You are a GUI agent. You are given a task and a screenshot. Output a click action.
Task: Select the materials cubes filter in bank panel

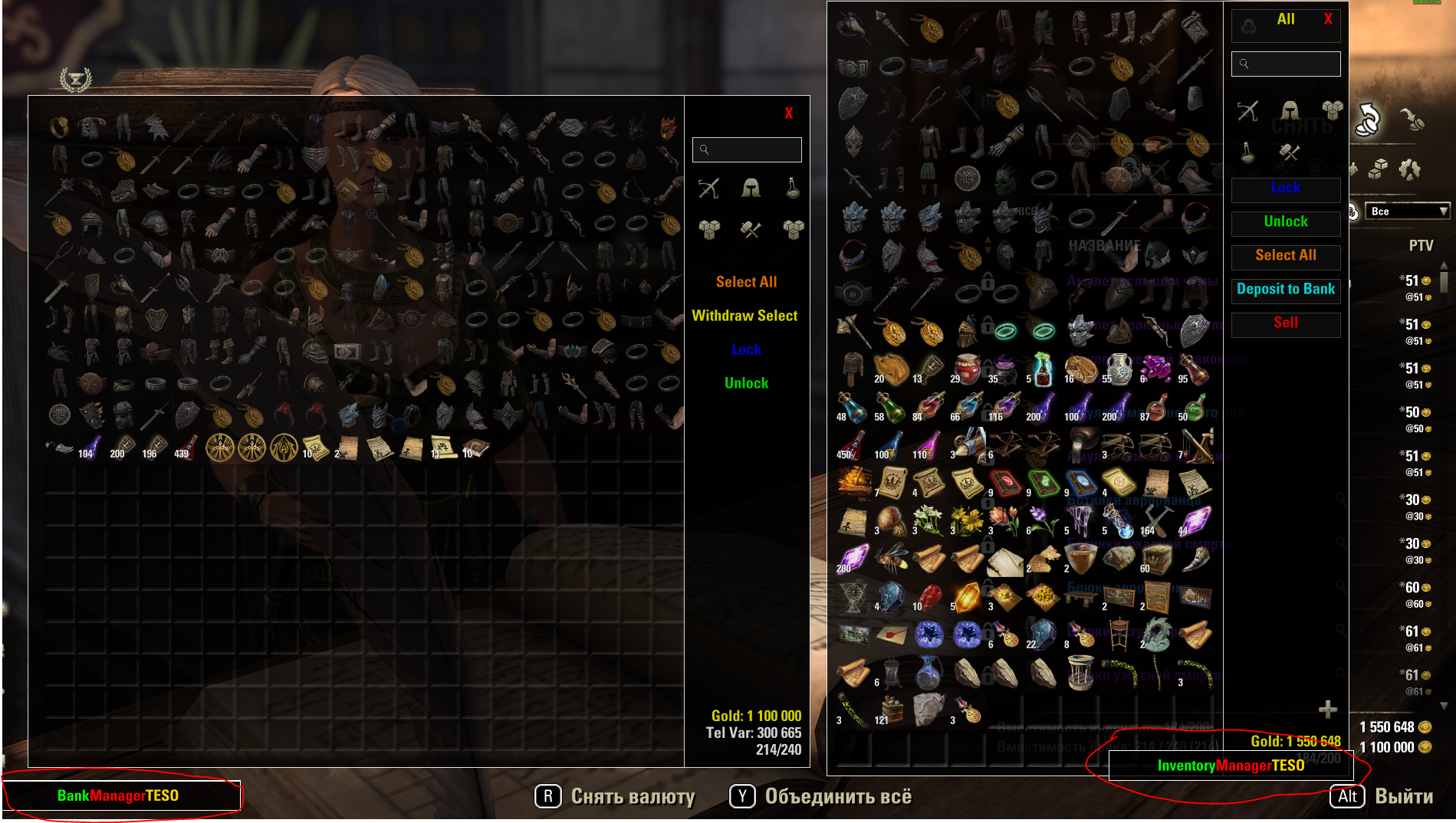[709, 228]
